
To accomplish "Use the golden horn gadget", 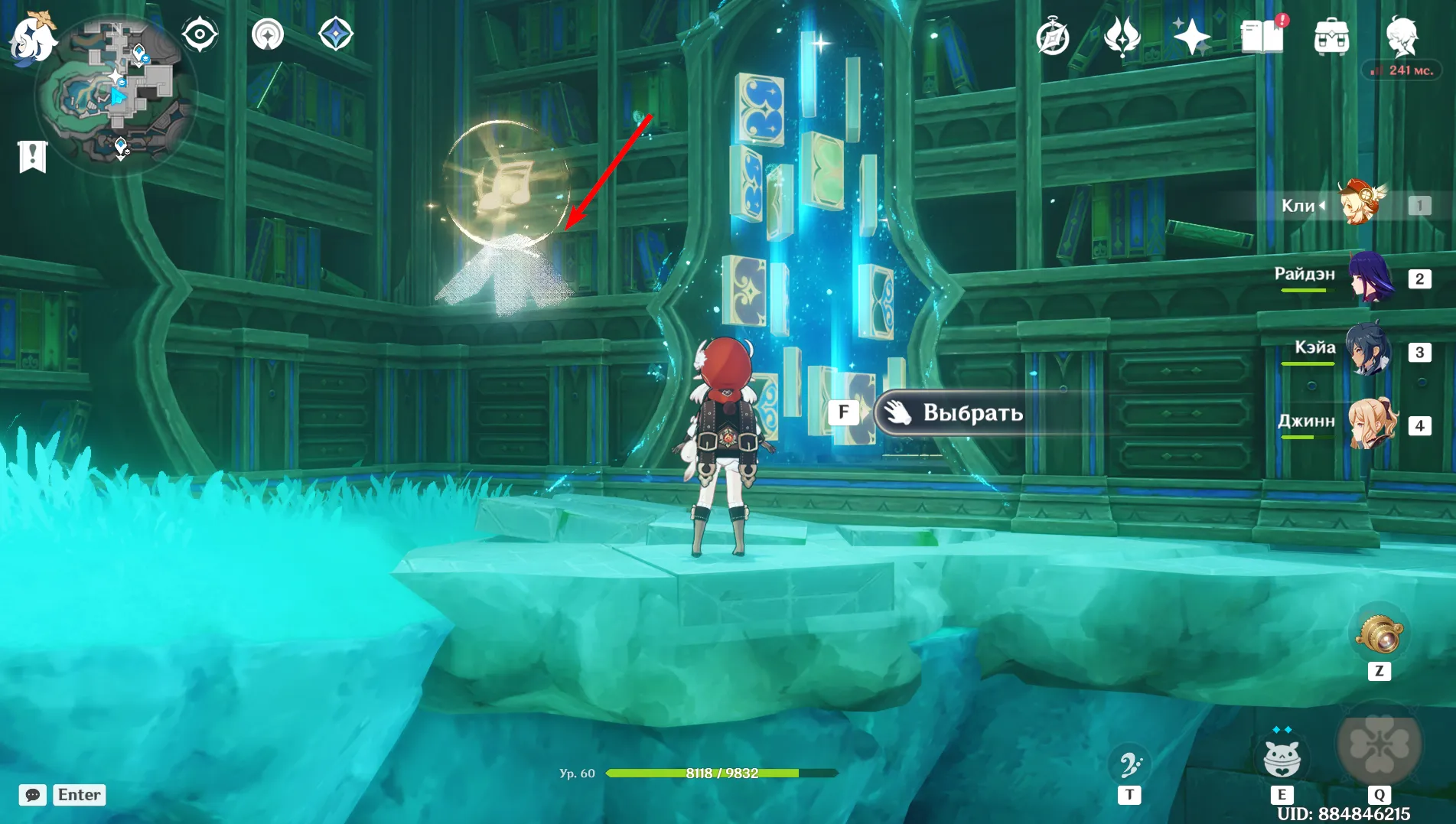I will click(1379, 634).
